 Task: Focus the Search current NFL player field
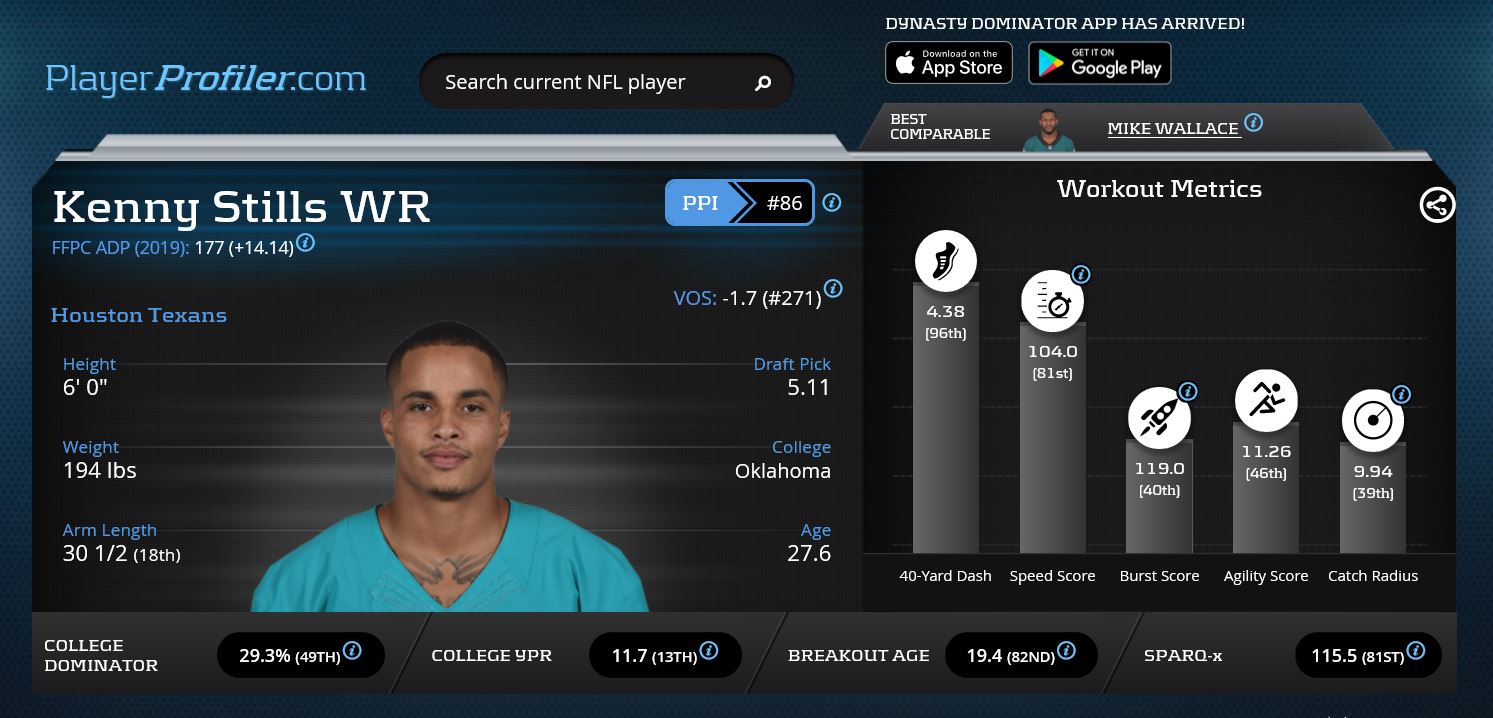point(590,82)
